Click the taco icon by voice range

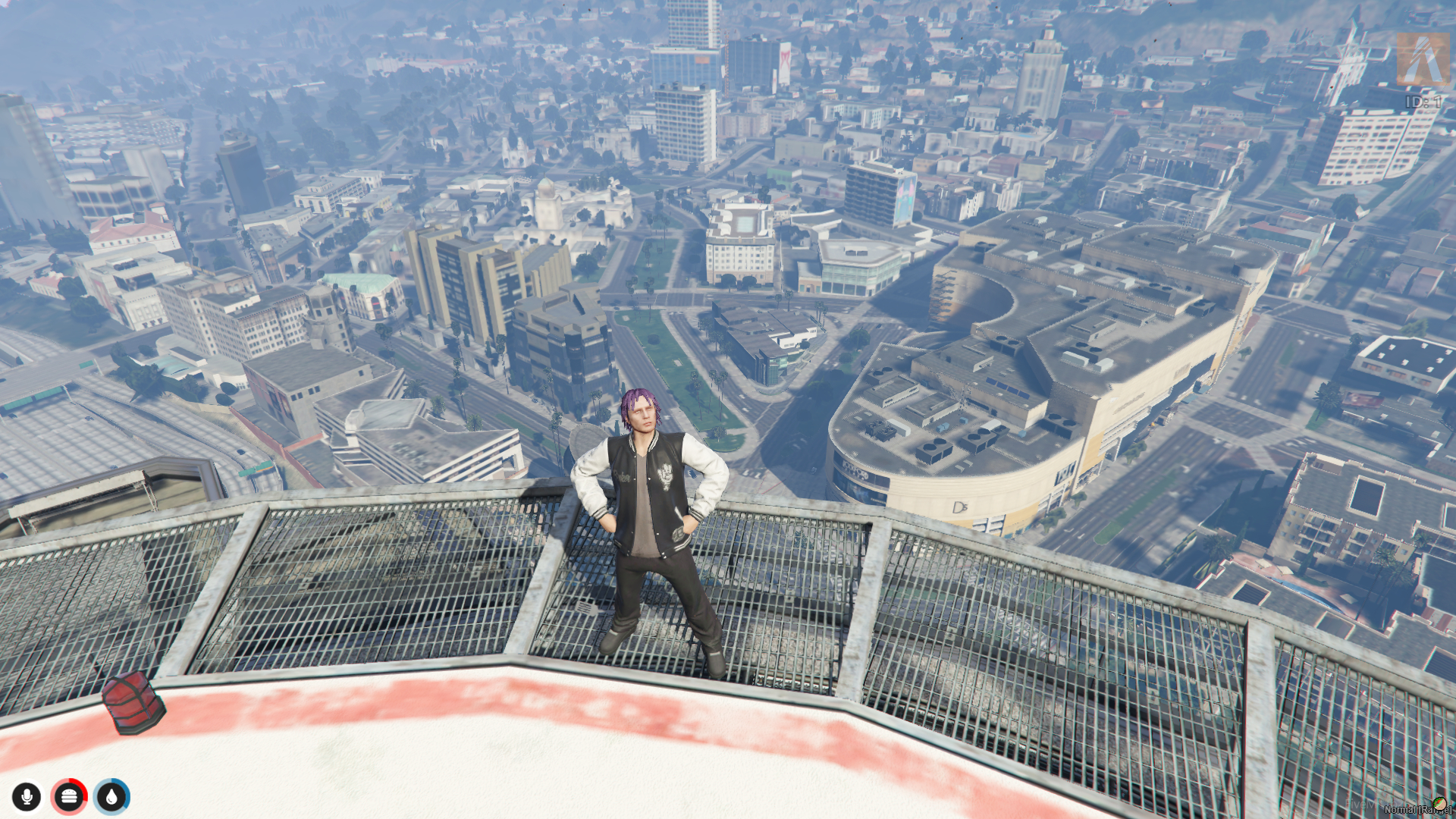point(1439,803)
